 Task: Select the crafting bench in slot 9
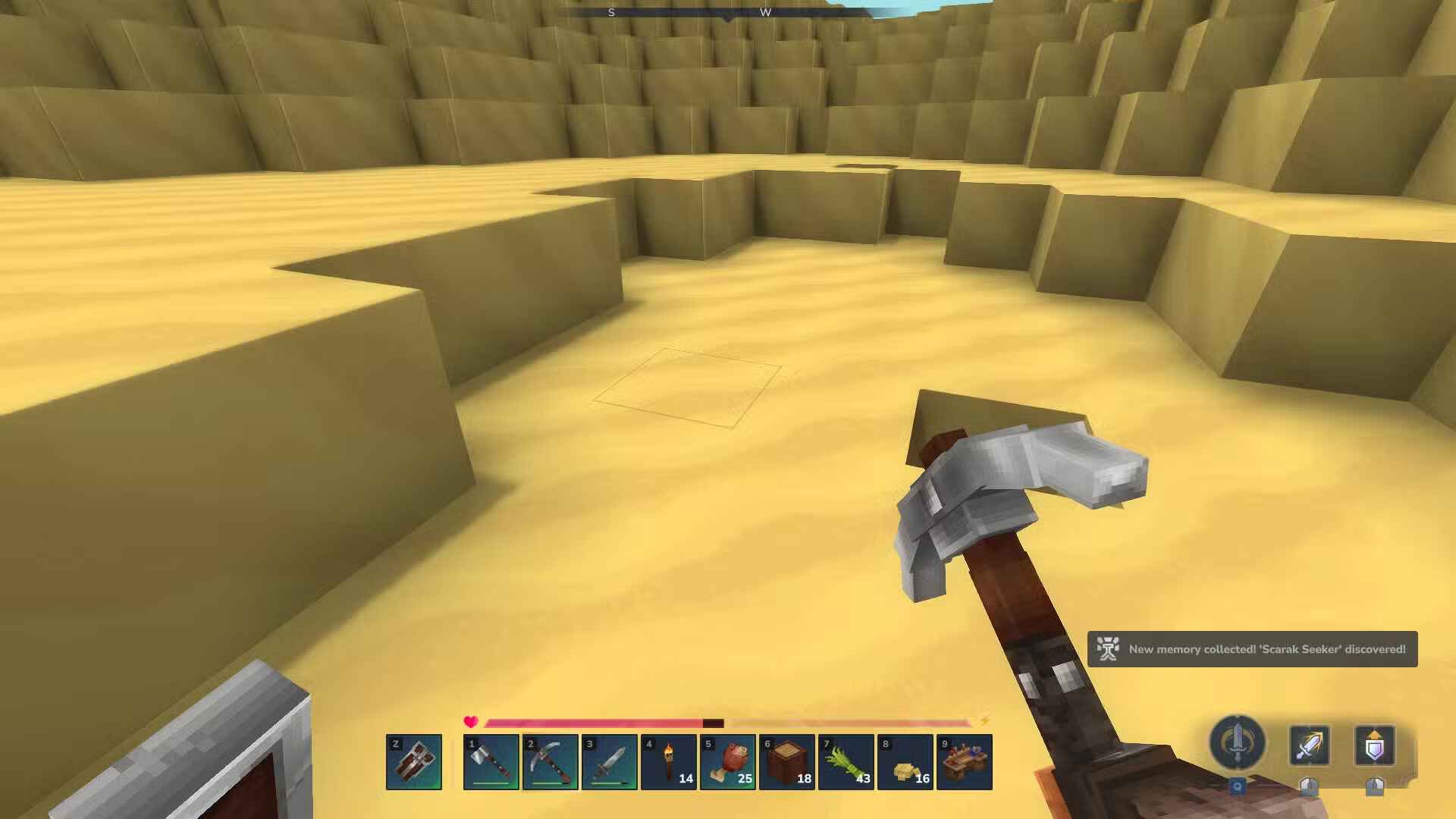pyautogui.click(x=966, y=762)
